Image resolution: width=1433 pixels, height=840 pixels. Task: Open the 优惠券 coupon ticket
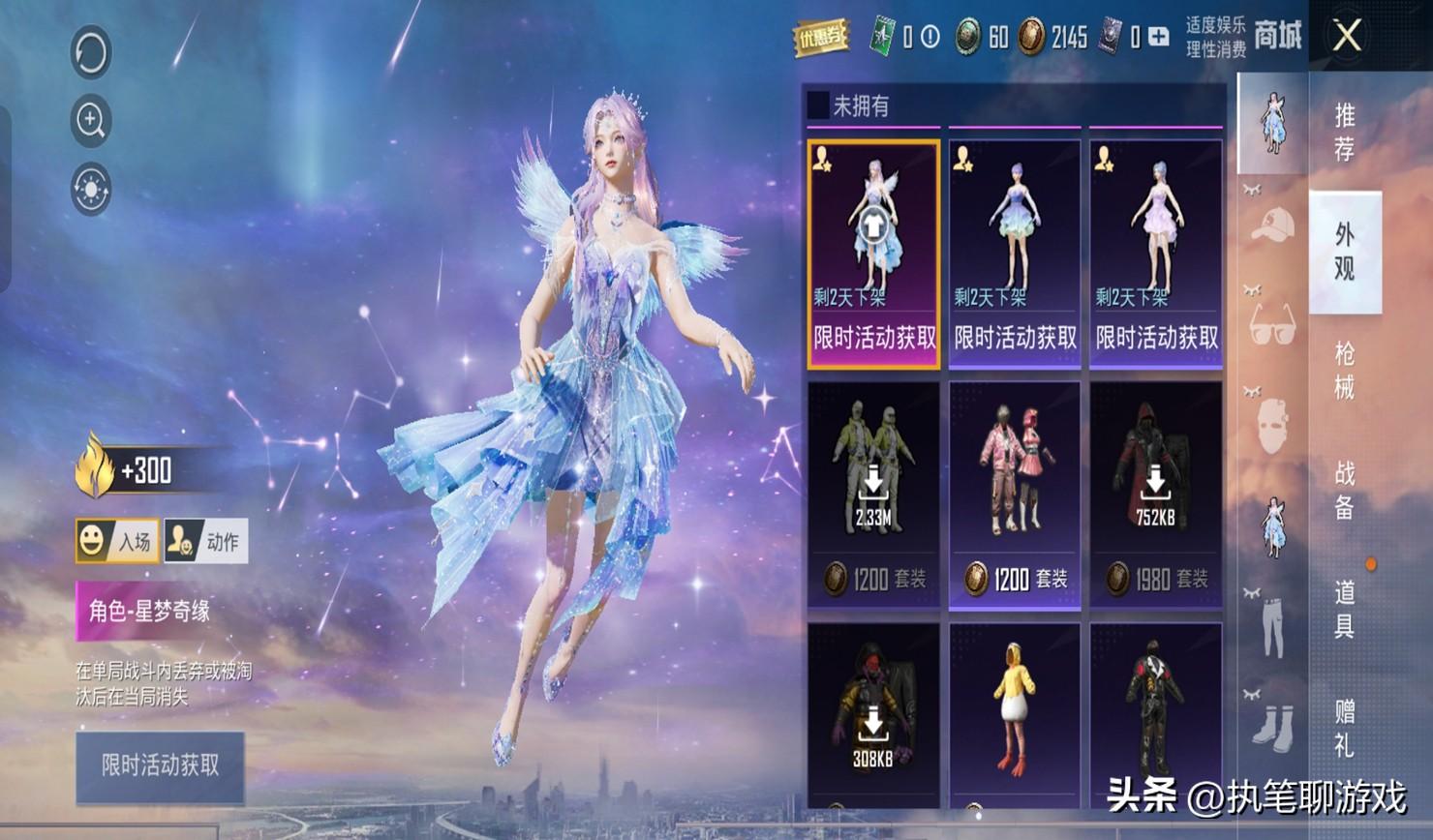click(820, 38)
